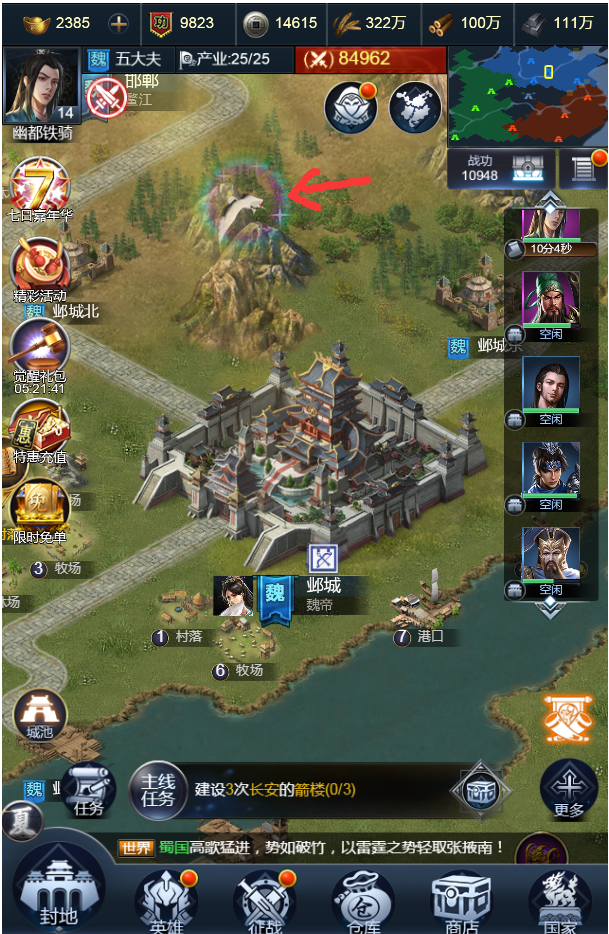The image size is (609, 934).
Task: Go to the 商店 shop tab
Action: (461, 899)
